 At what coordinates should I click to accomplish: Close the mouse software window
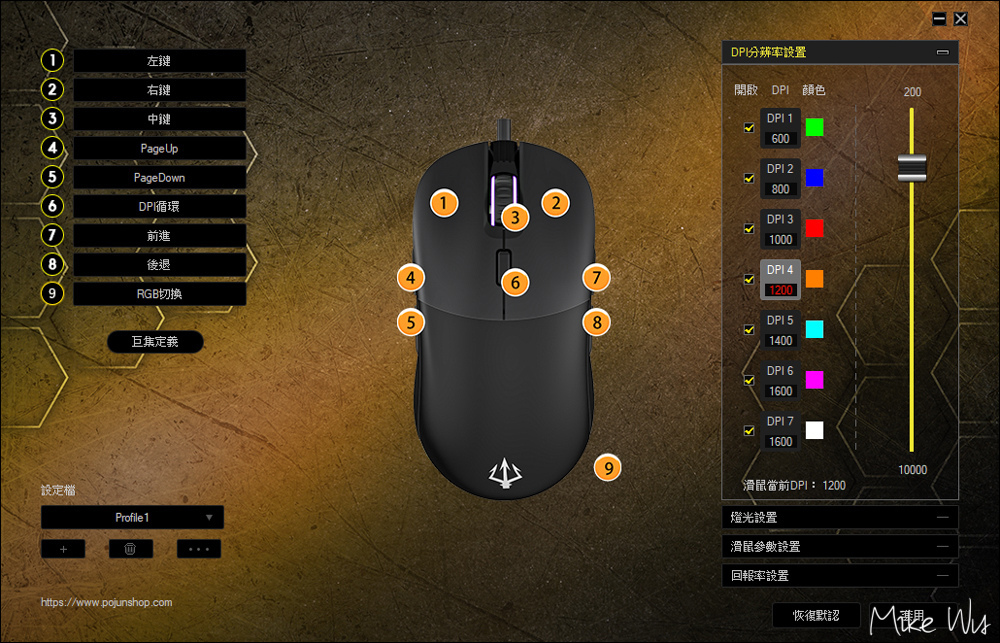pyautogui.click(x=960, y=19)
